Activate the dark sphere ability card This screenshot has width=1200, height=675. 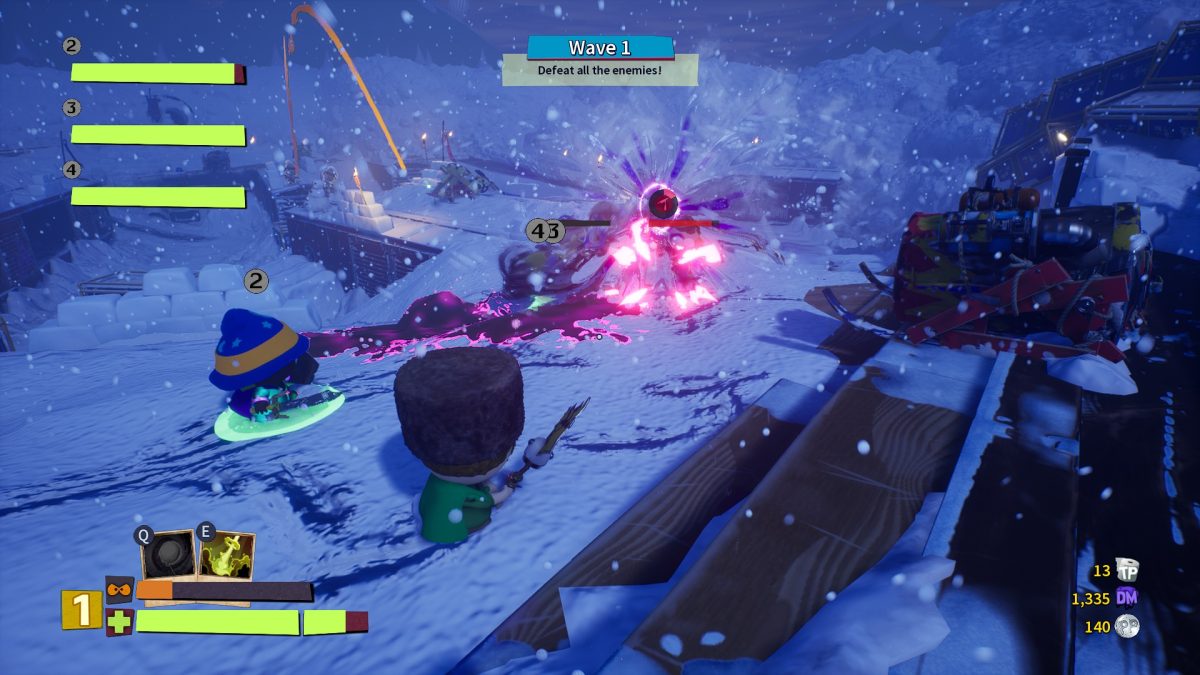[x=168, y=554]
